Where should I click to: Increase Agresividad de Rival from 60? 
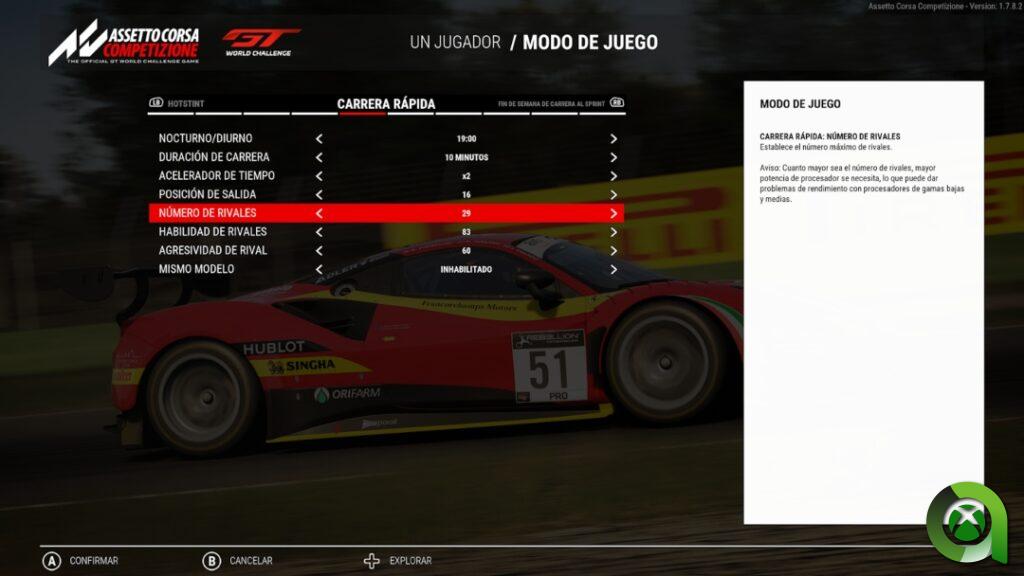(x=613, y=250)
